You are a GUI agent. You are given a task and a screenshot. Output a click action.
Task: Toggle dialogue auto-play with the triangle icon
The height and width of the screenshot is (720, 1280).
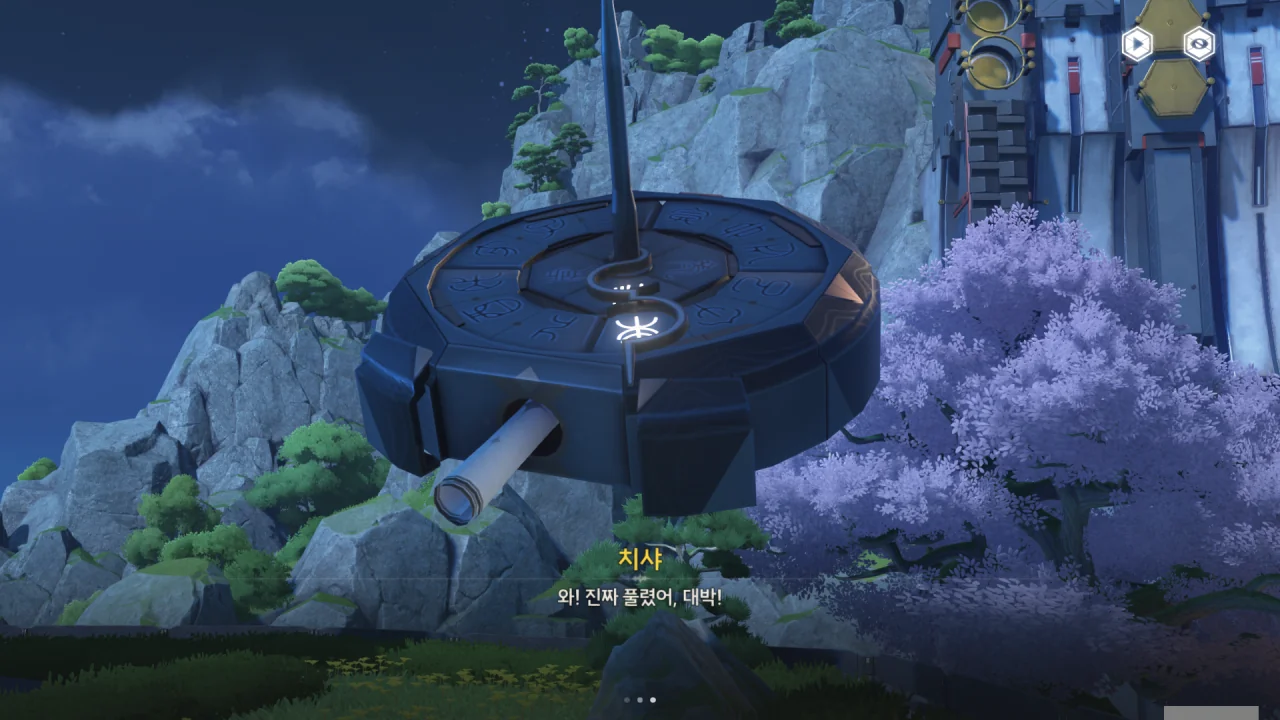point(1137,43)
